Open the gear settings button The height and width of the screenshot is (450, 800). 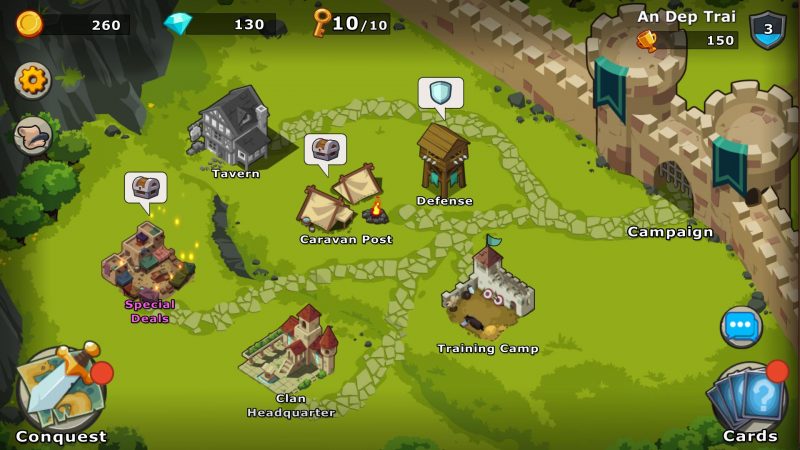click(33, 81)
